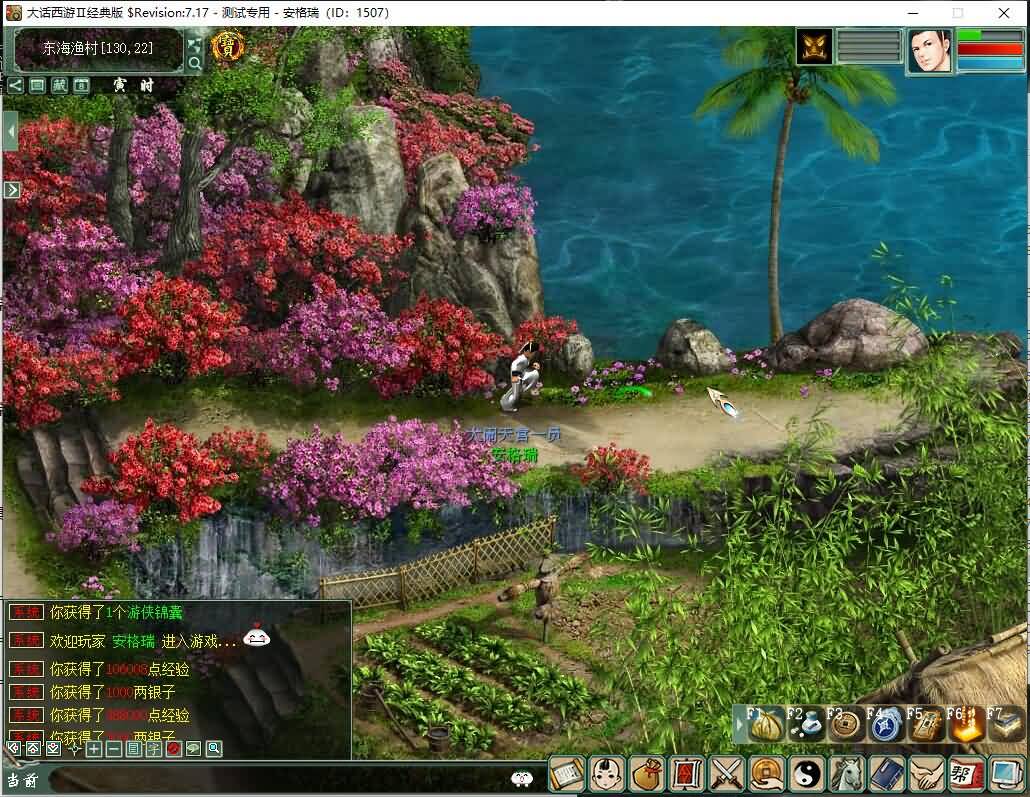Open the yin-yang symbol menu
This screenshot has height=797, width=1030.
coord(806,774)
